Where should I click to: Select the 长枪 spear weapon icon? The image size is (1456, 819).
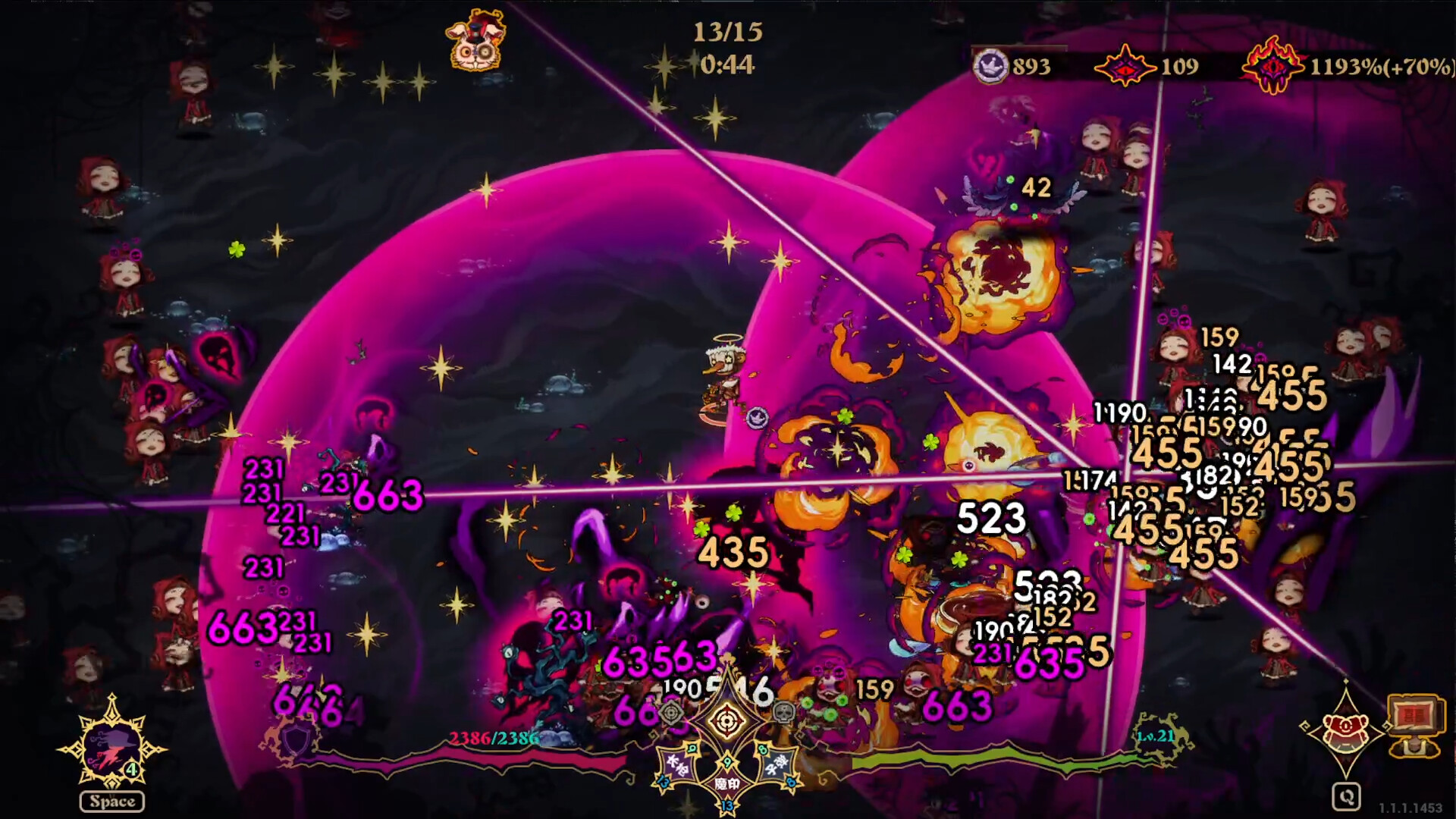point(679,764)
